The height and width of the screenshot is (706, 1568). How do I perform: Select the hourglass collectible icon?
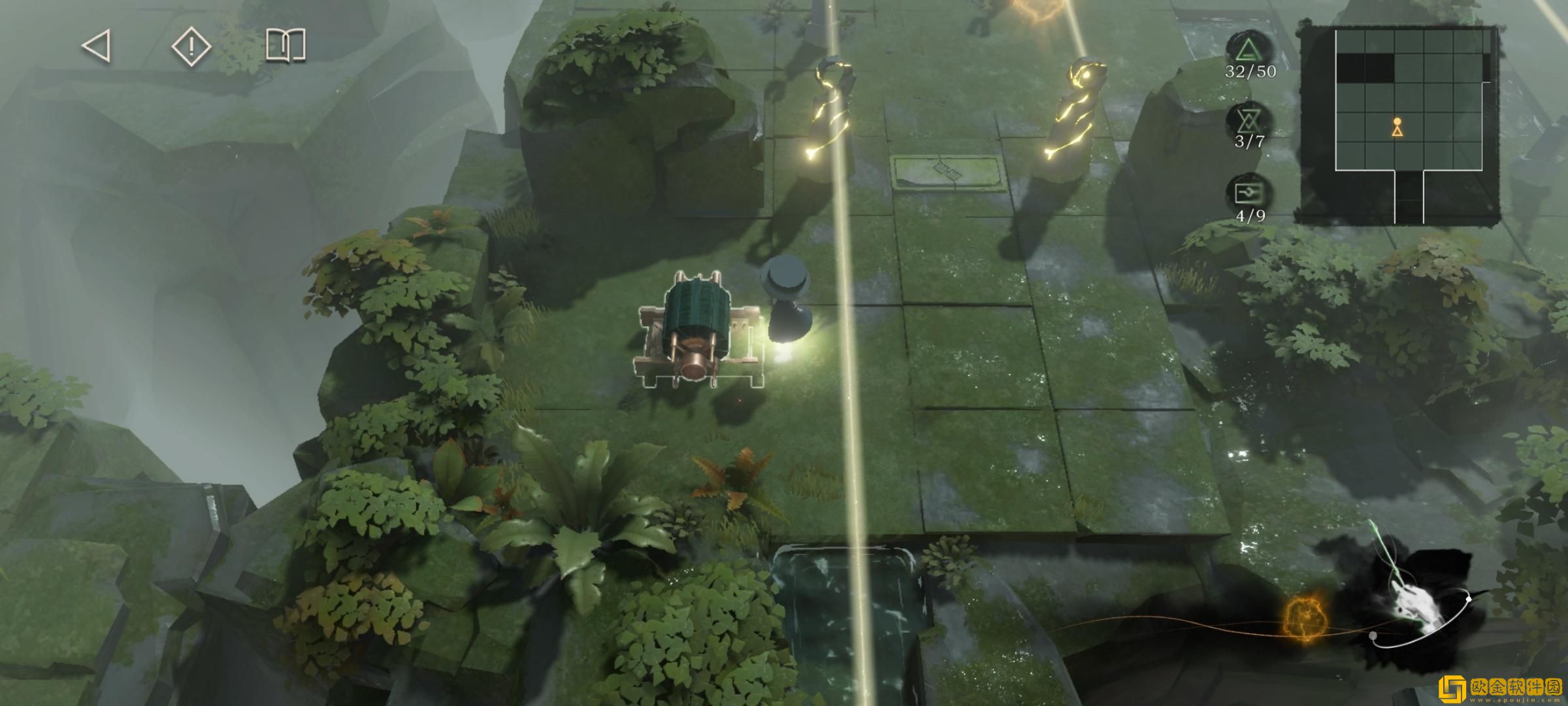[1249, 120]
